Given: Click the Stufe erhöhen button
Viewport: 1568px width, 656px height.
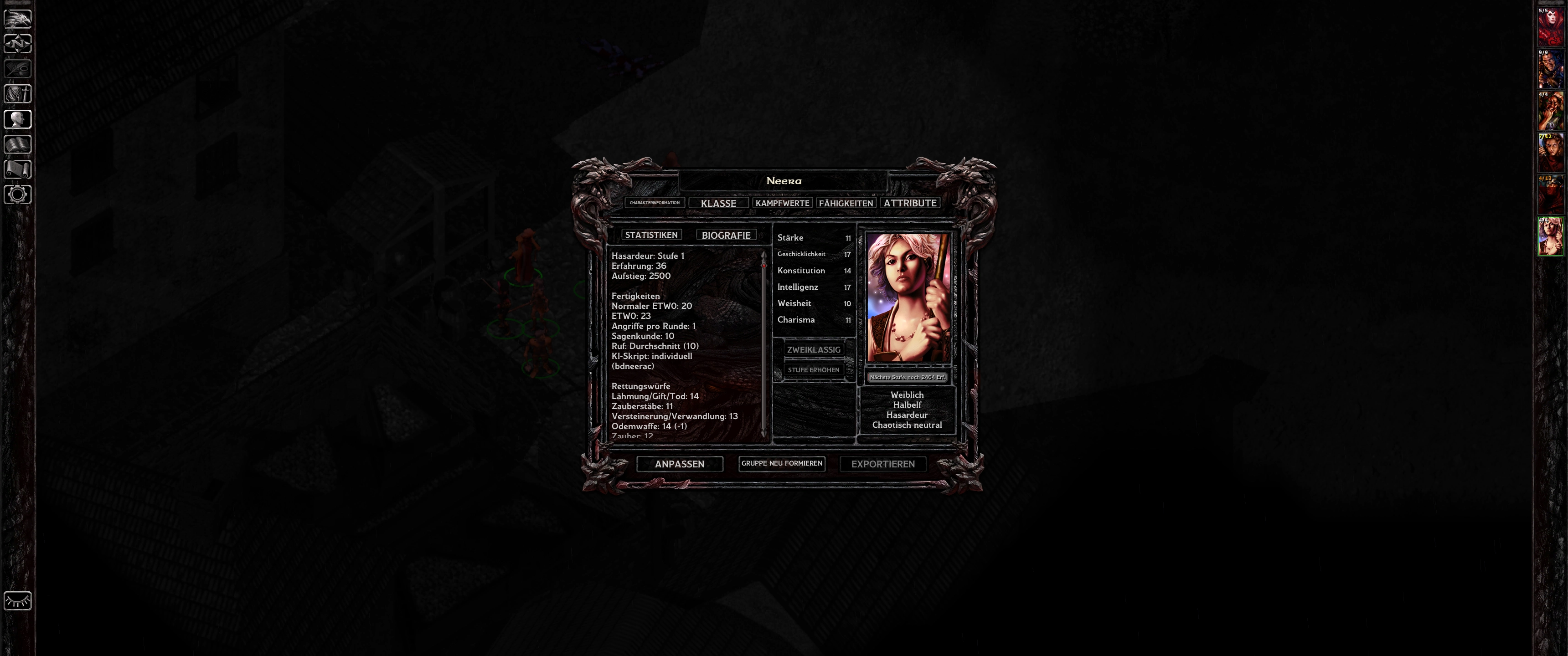Looking at the screenshot, I should pyautogui.click(x=813, y=370).
